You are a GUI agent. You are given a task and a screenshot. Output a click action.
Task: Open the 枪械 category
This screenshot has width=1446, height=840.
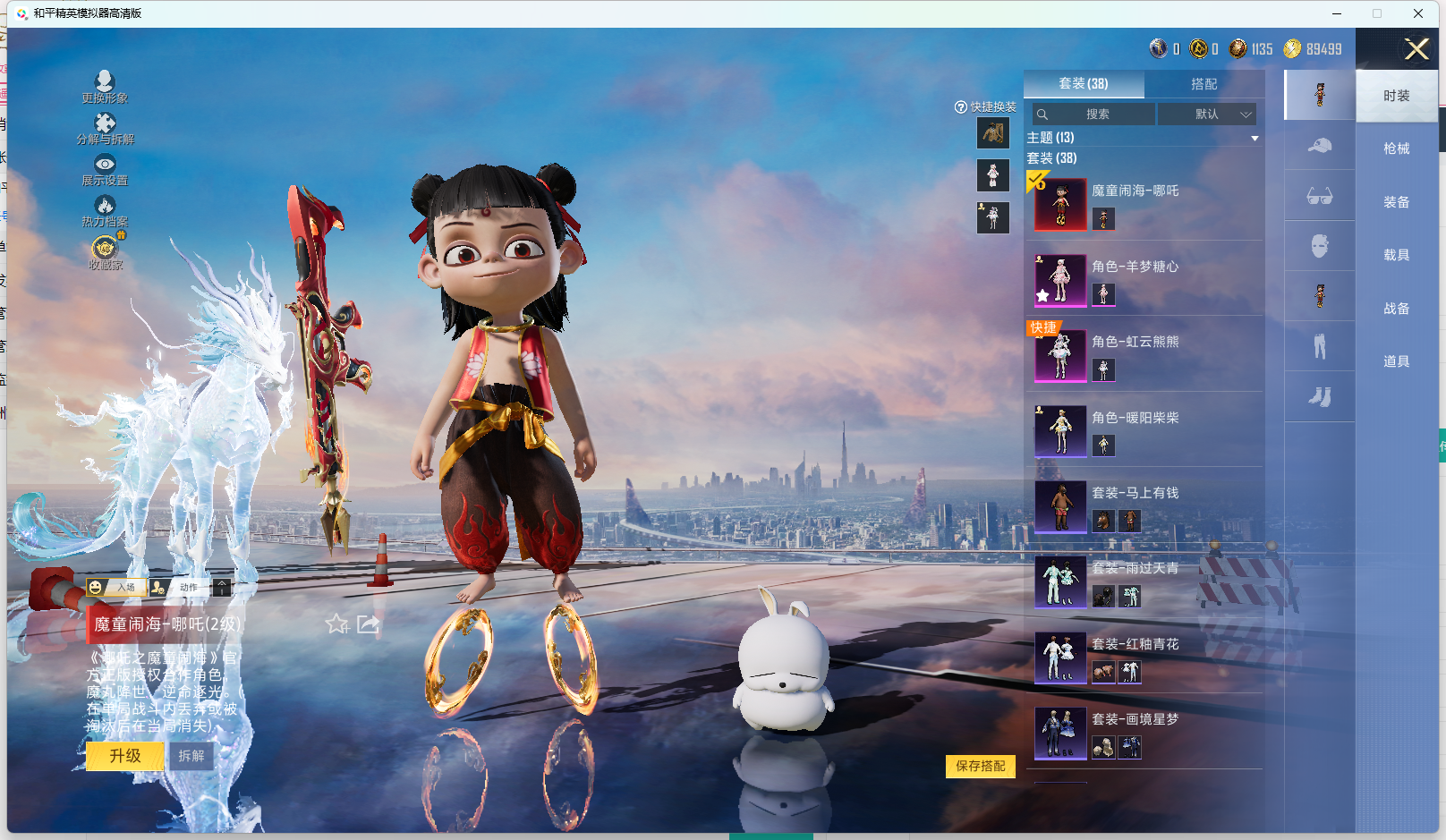[x=1396, y=148]
